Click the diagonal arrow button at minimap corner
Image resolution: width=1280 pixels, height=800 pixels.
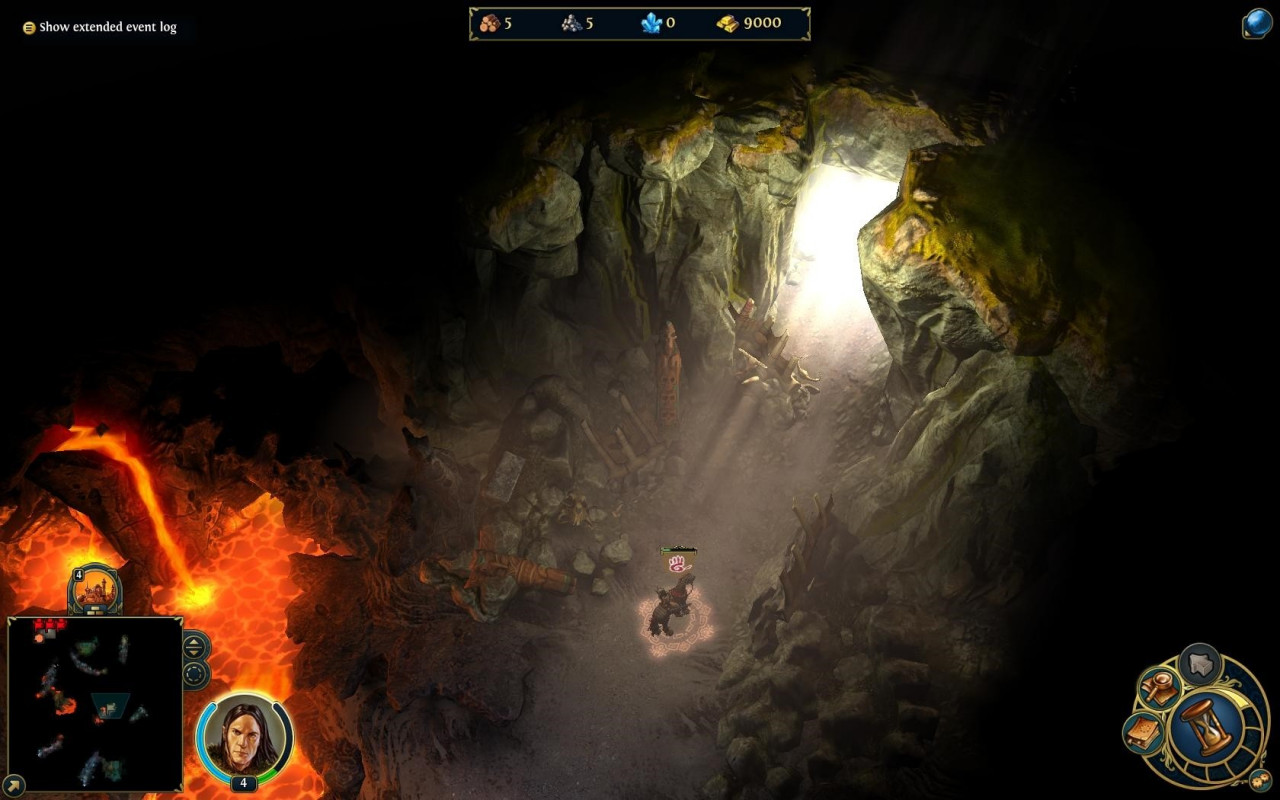(x=12, y=786)
